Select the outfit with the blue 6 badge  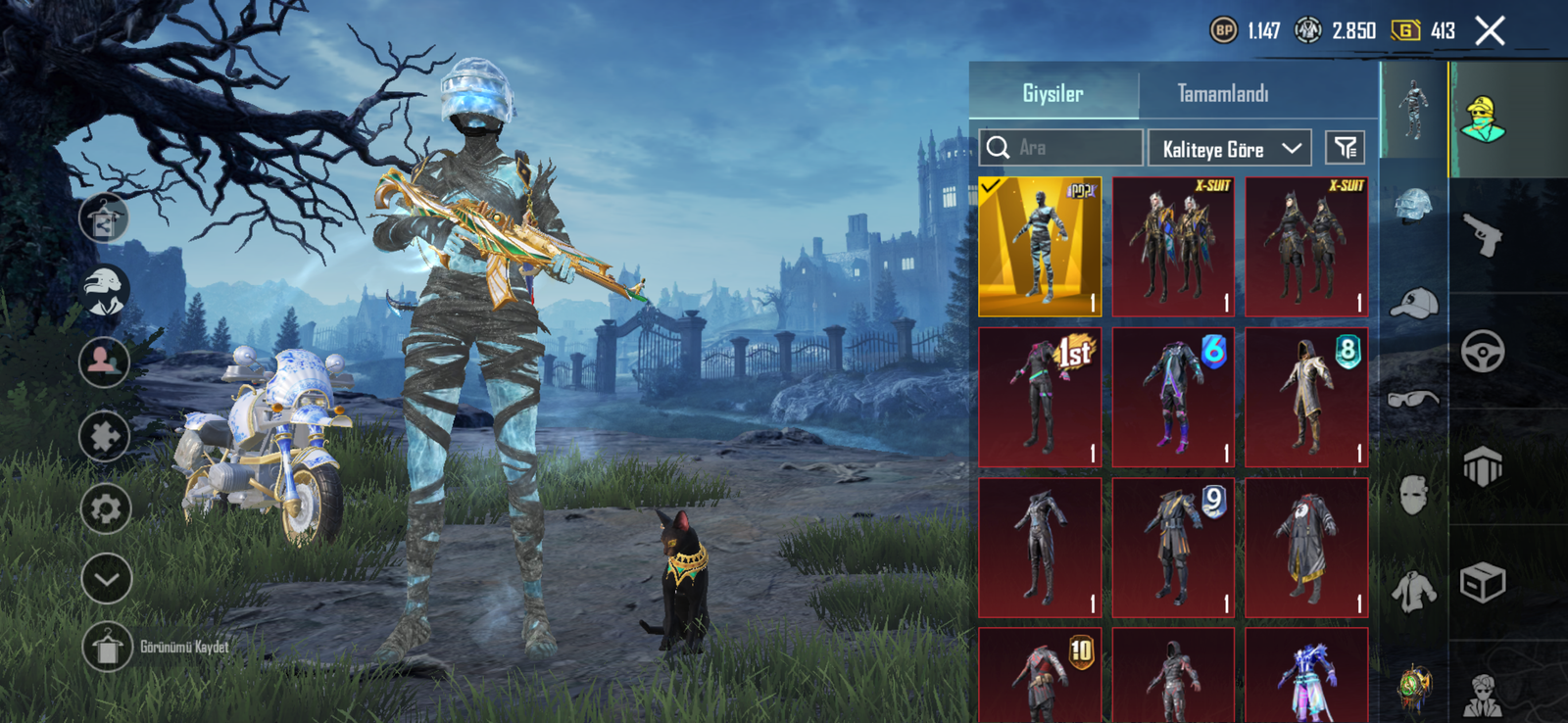[x=1173, y=397]
